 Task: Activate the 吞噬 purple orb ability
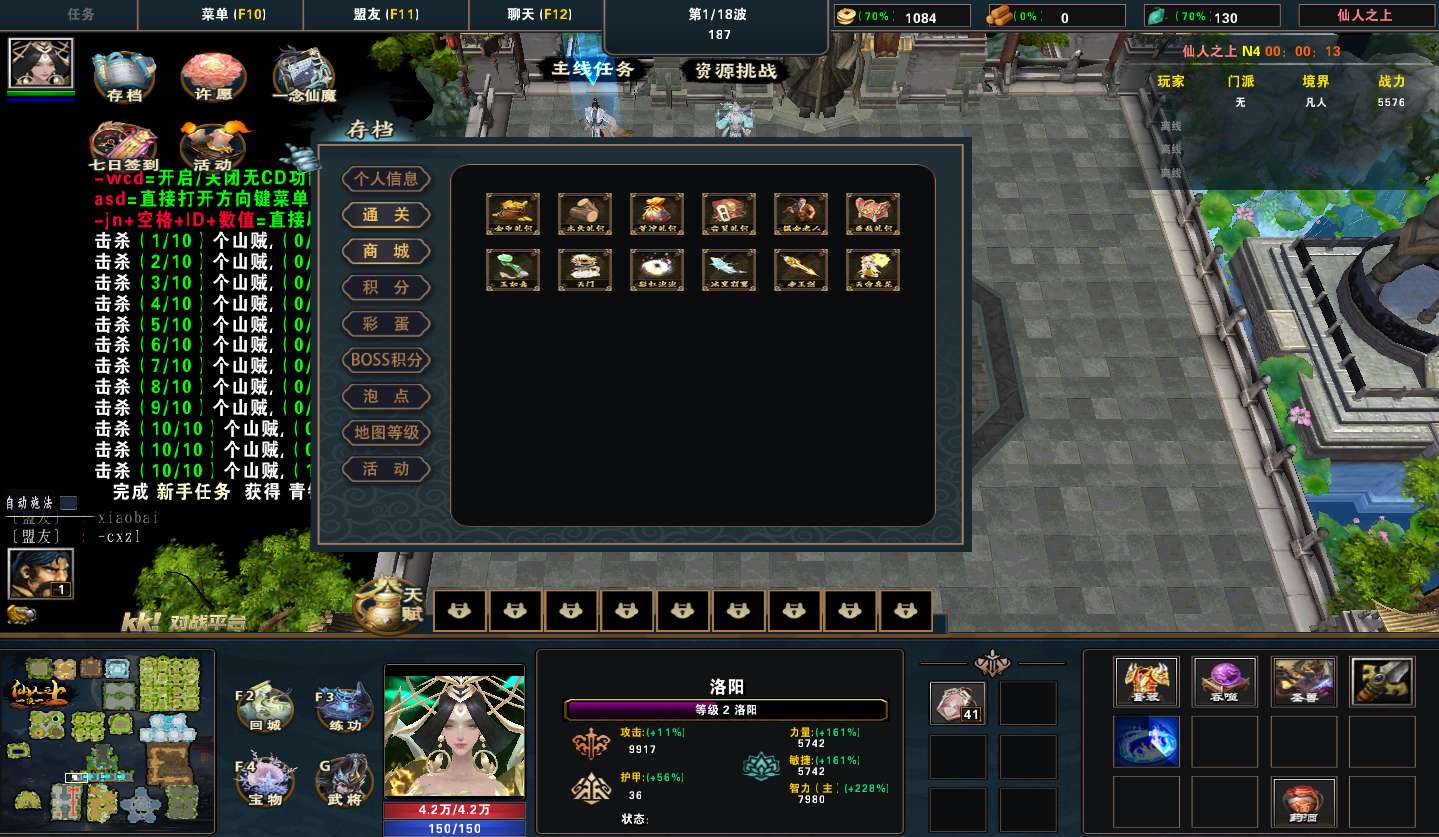tap(1225, 681)
